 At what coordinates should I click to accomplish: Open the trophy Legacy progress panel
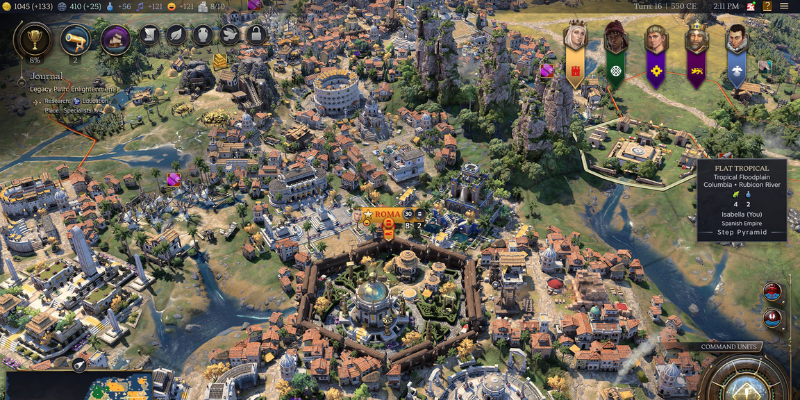pos(33,41)
